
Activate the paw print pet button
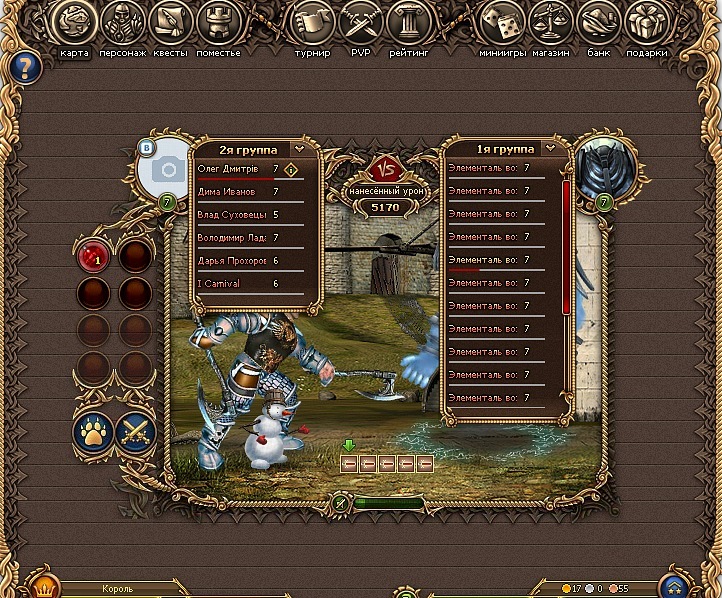point(92,432)
